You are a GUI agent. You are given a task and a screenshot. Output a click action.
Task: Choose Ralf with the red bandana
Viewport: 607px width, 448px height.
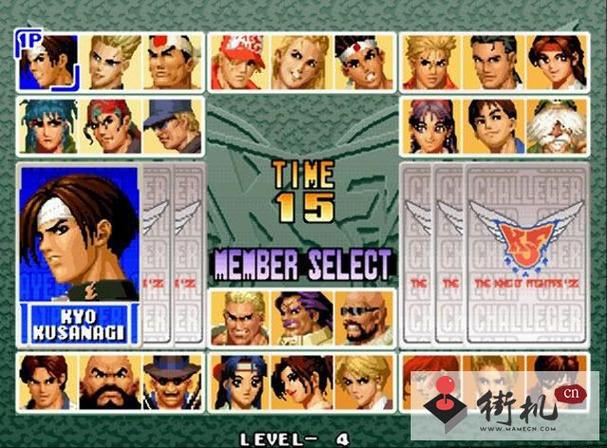point(113,126)
